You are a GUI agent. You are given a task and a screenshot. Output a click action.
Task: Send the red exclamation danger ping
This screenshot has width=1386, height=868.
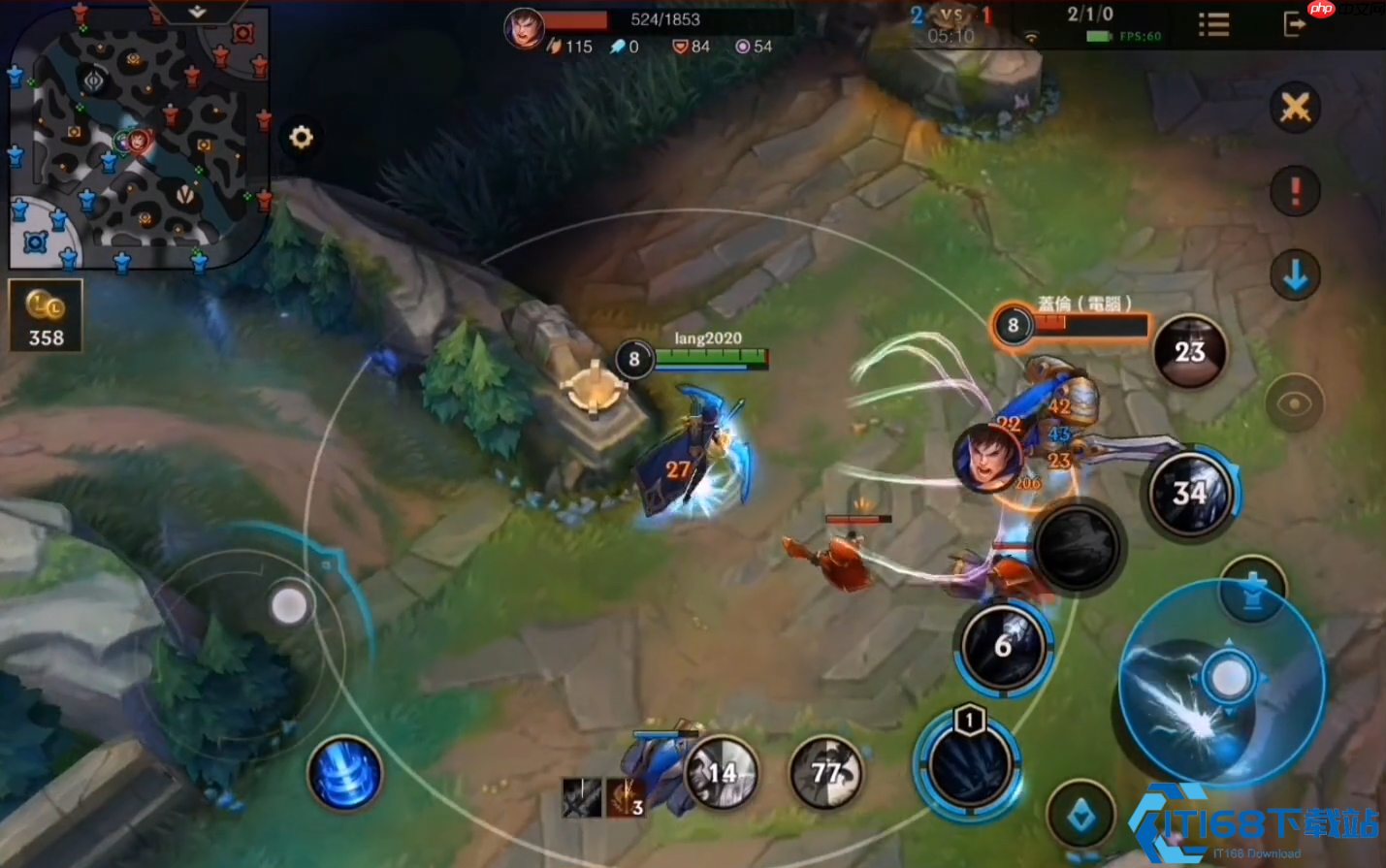[x=1295, y=191]
